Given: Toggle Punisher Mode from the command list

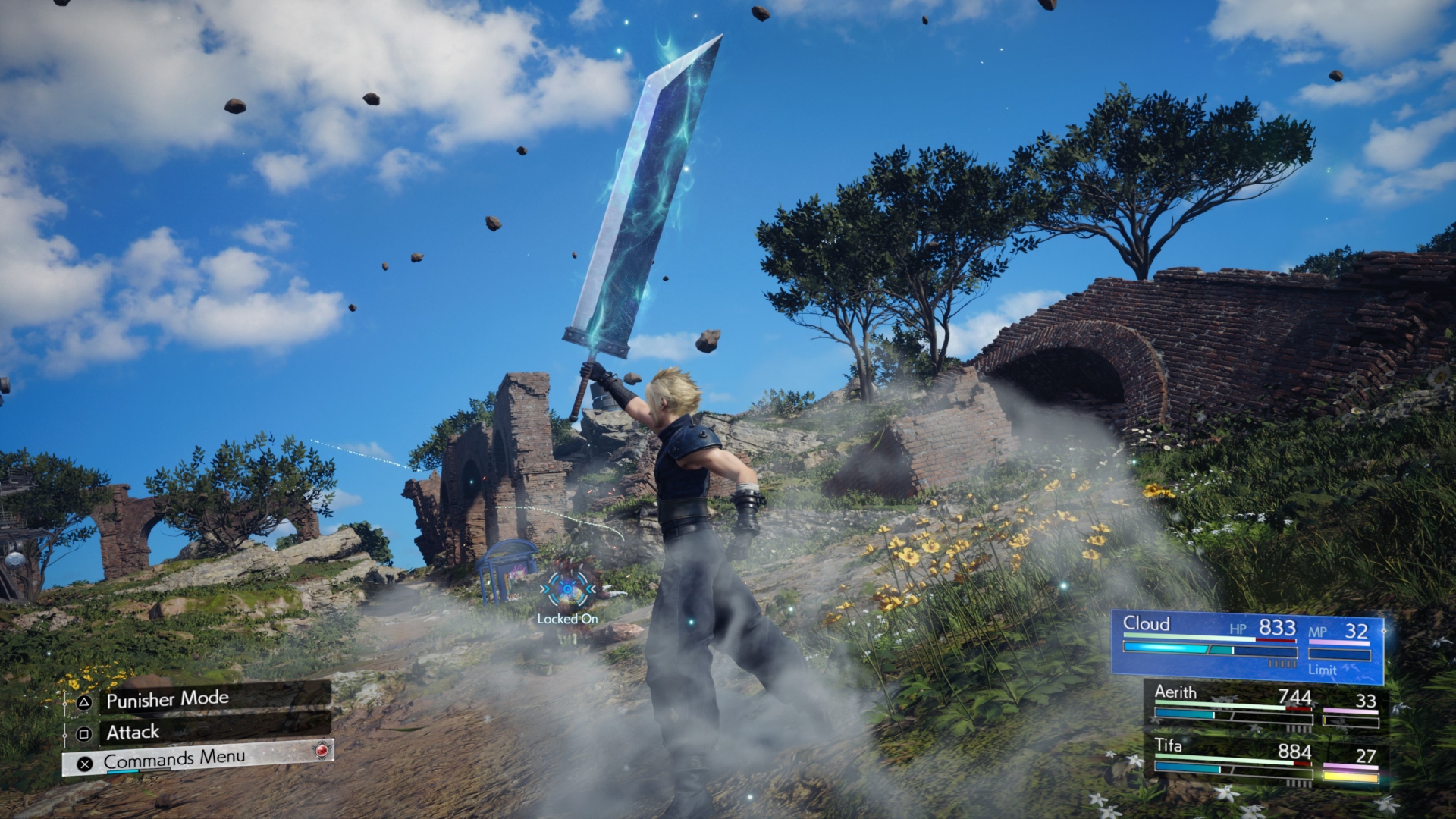Looking at the screenshot, I should coord(168,700).
